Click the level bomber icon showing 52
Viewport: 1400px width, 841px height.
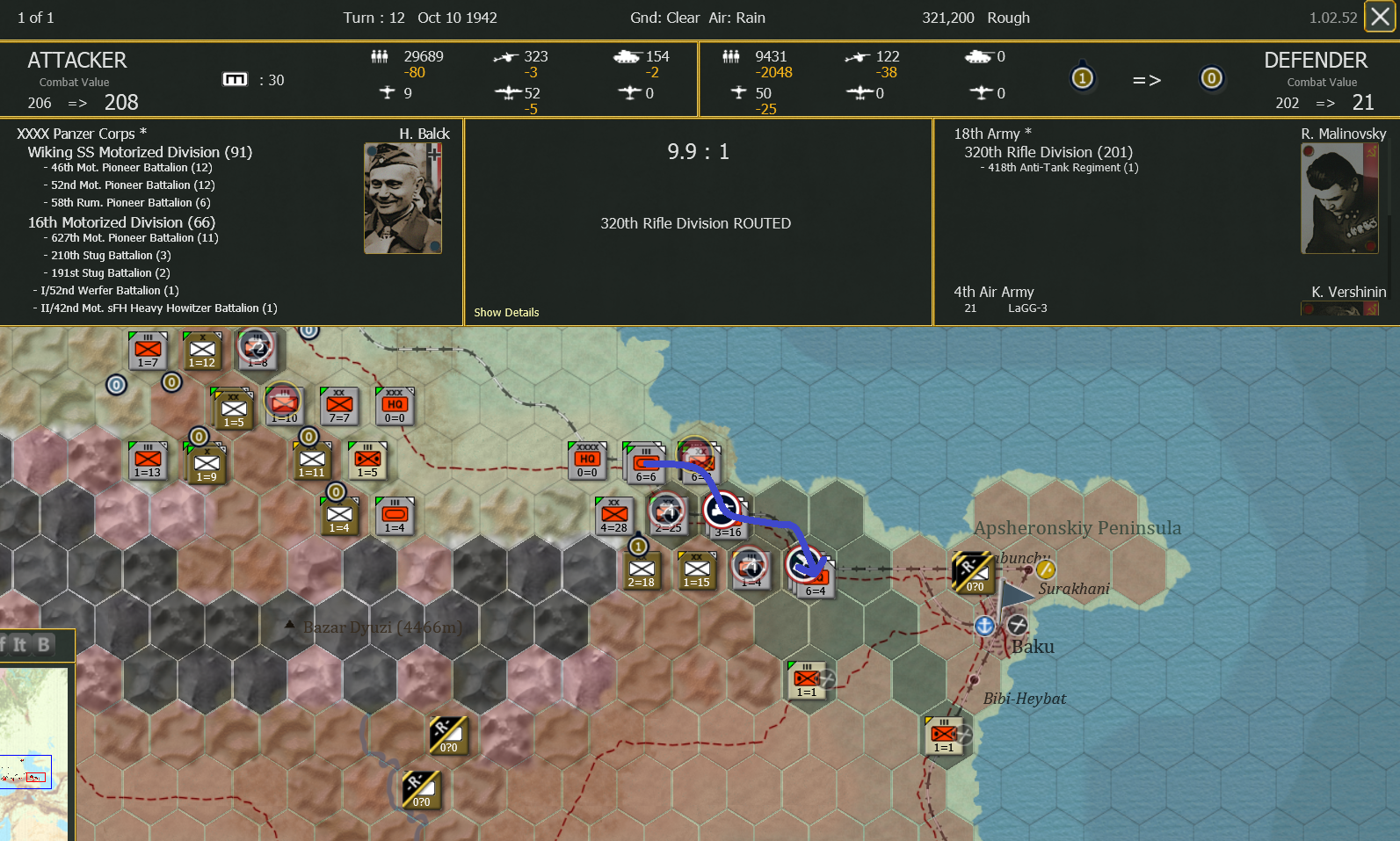[x=507, y=93]
